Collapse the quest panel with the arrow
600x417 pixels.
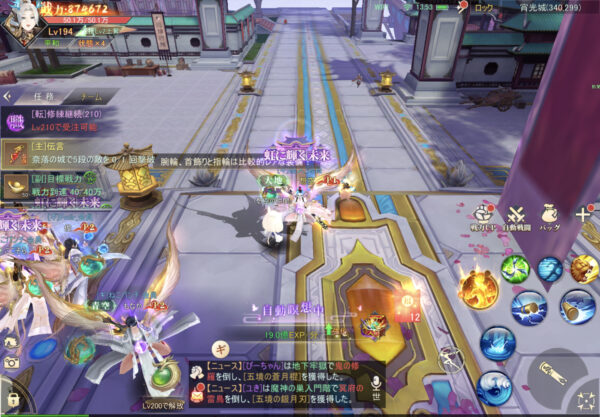pos(6,97)
